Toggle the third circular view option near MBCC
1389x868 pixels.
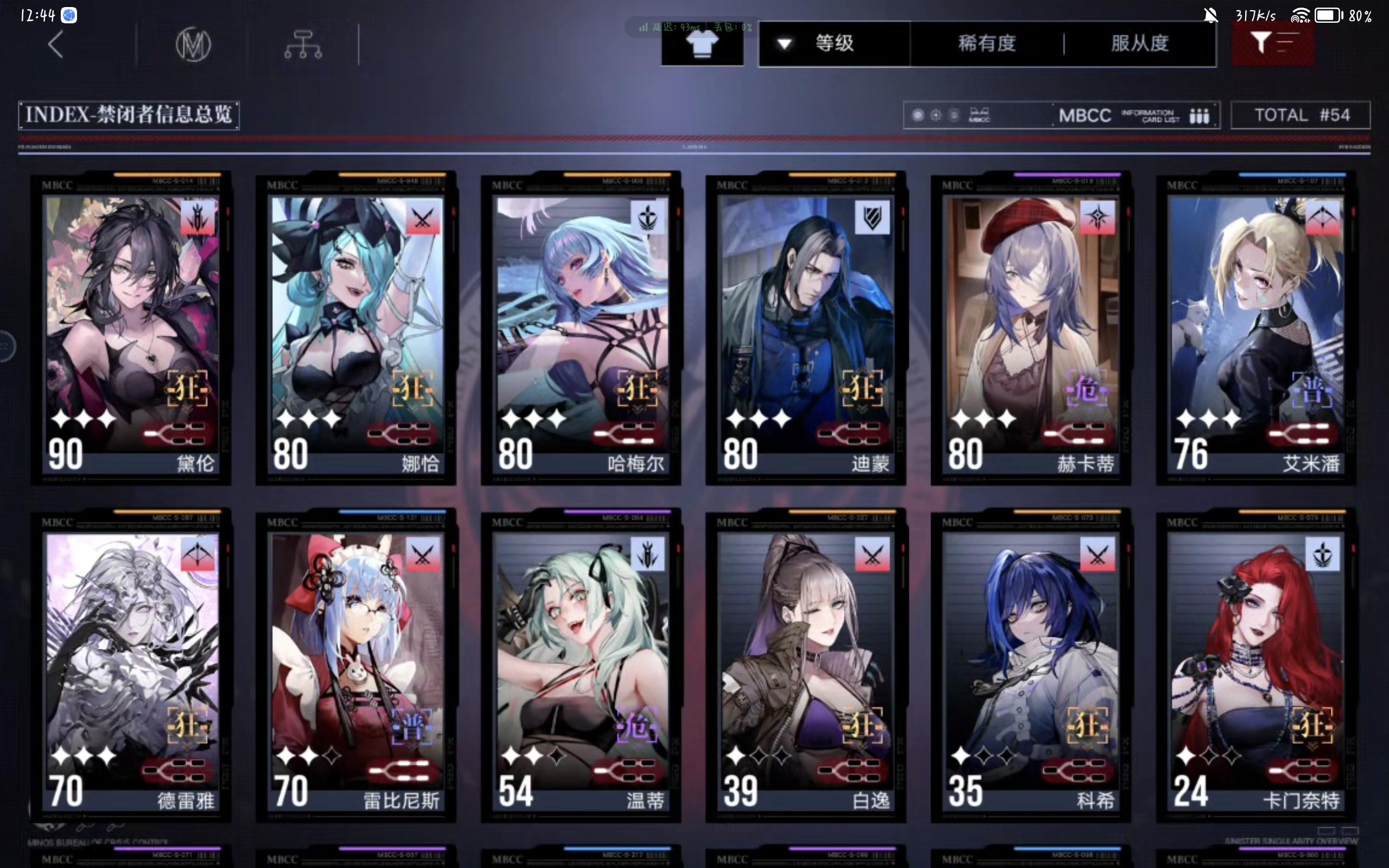pyautogui.click(x=954, y=115)
